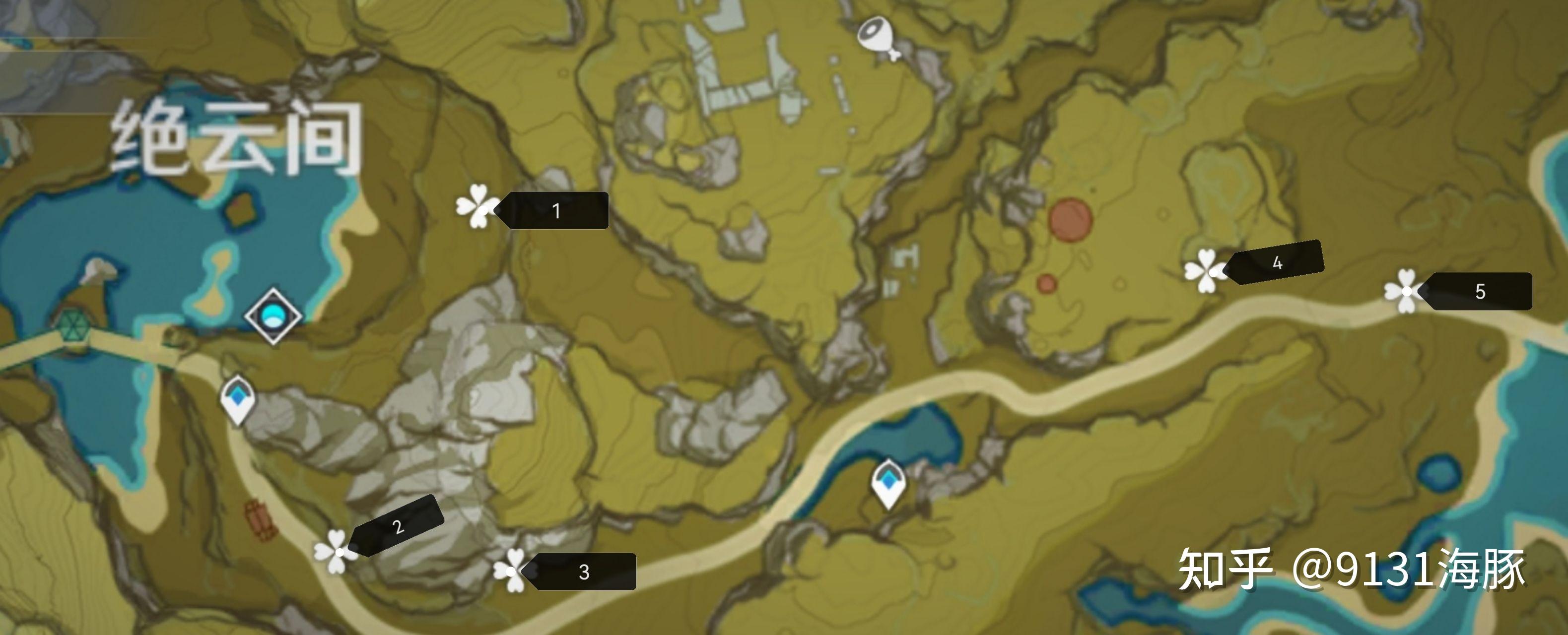Select flower map marker labeled 1
Screen dimensions: 1568x635
click(x=477, y=207)
